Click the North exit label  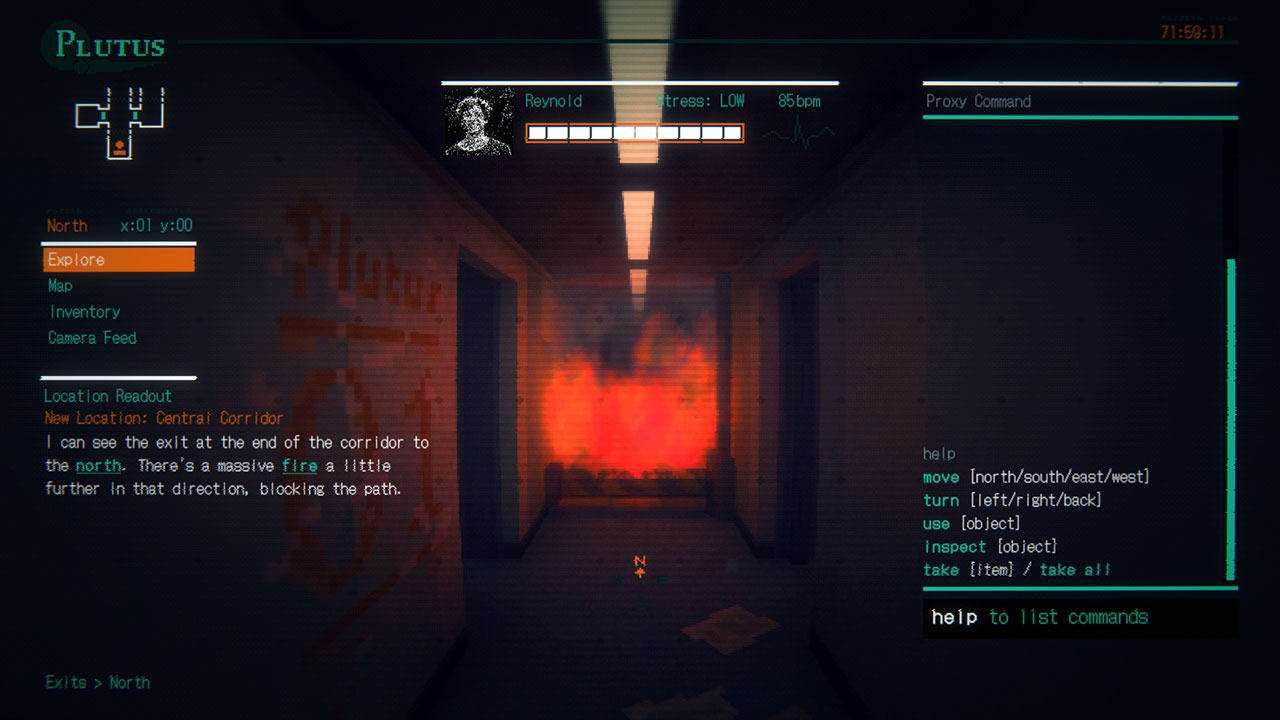click(129, 682)
